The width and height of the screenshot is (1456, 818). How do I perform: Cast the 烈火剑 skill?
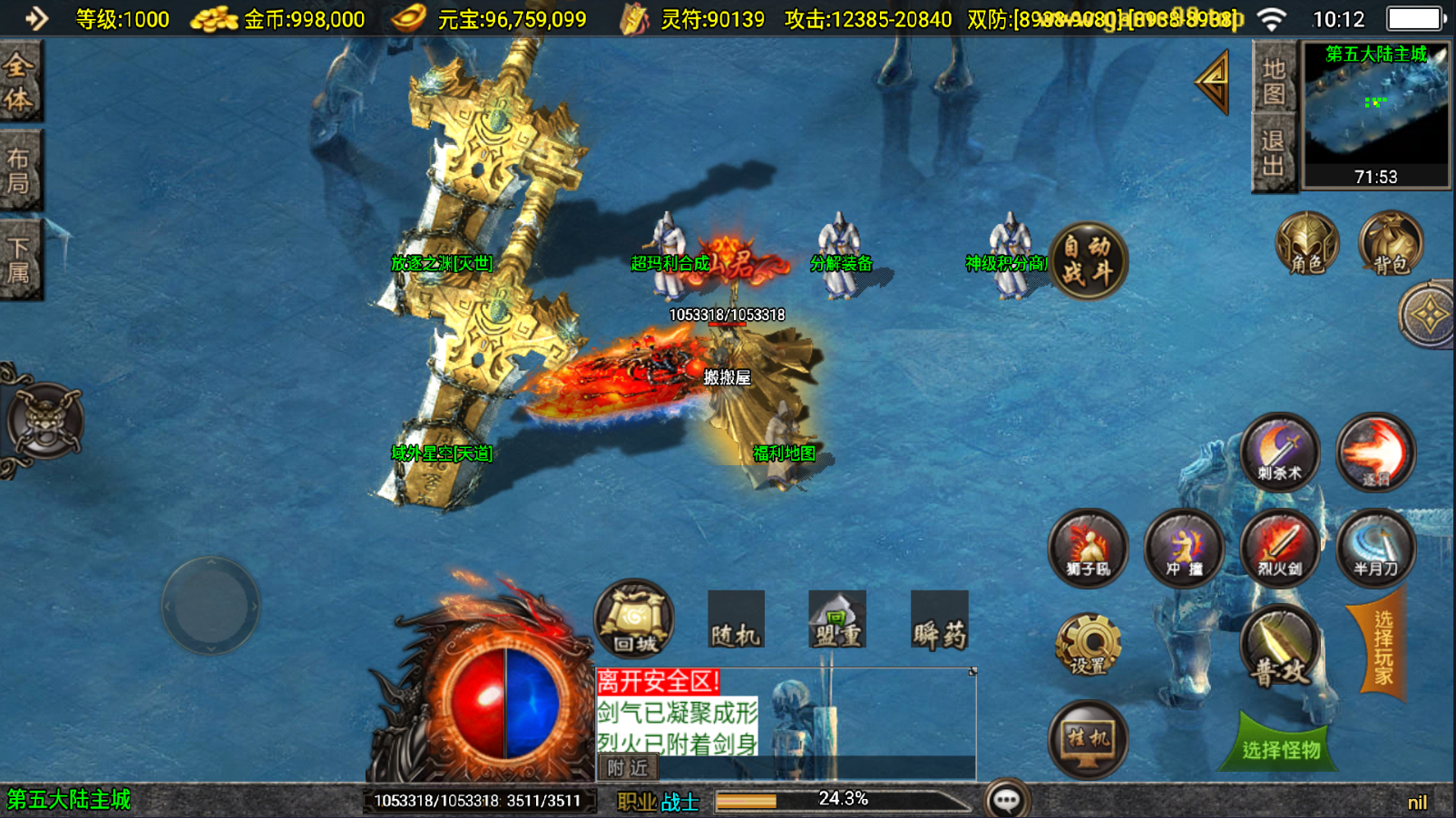click(1279, 549)
